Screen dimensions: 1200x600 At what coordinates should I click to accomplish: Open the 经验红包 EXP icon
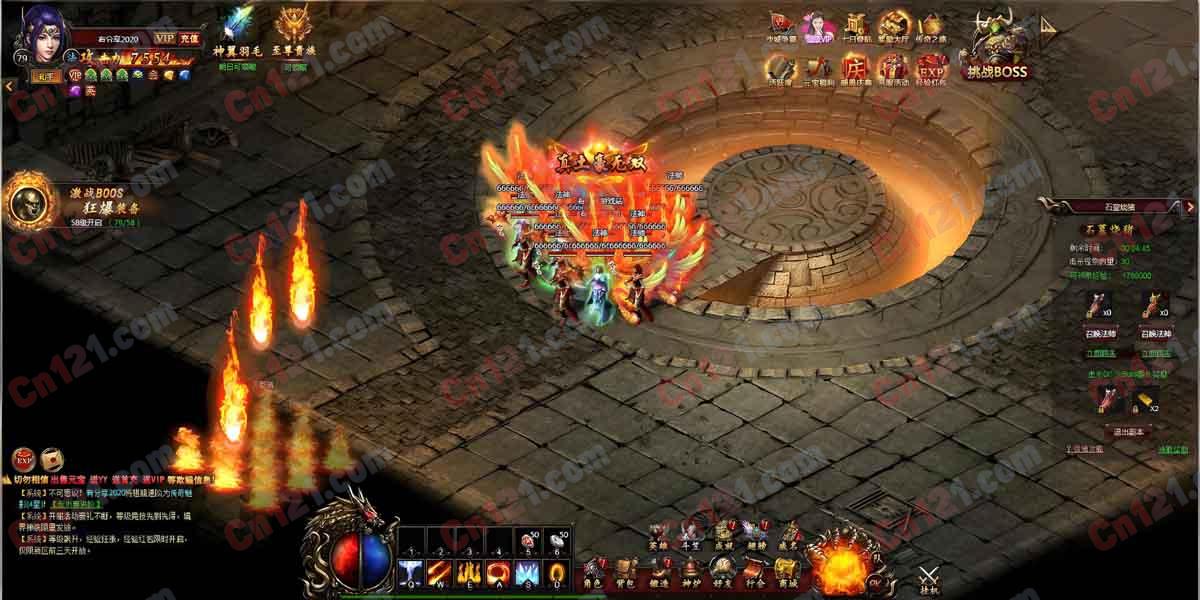point(931,69)
